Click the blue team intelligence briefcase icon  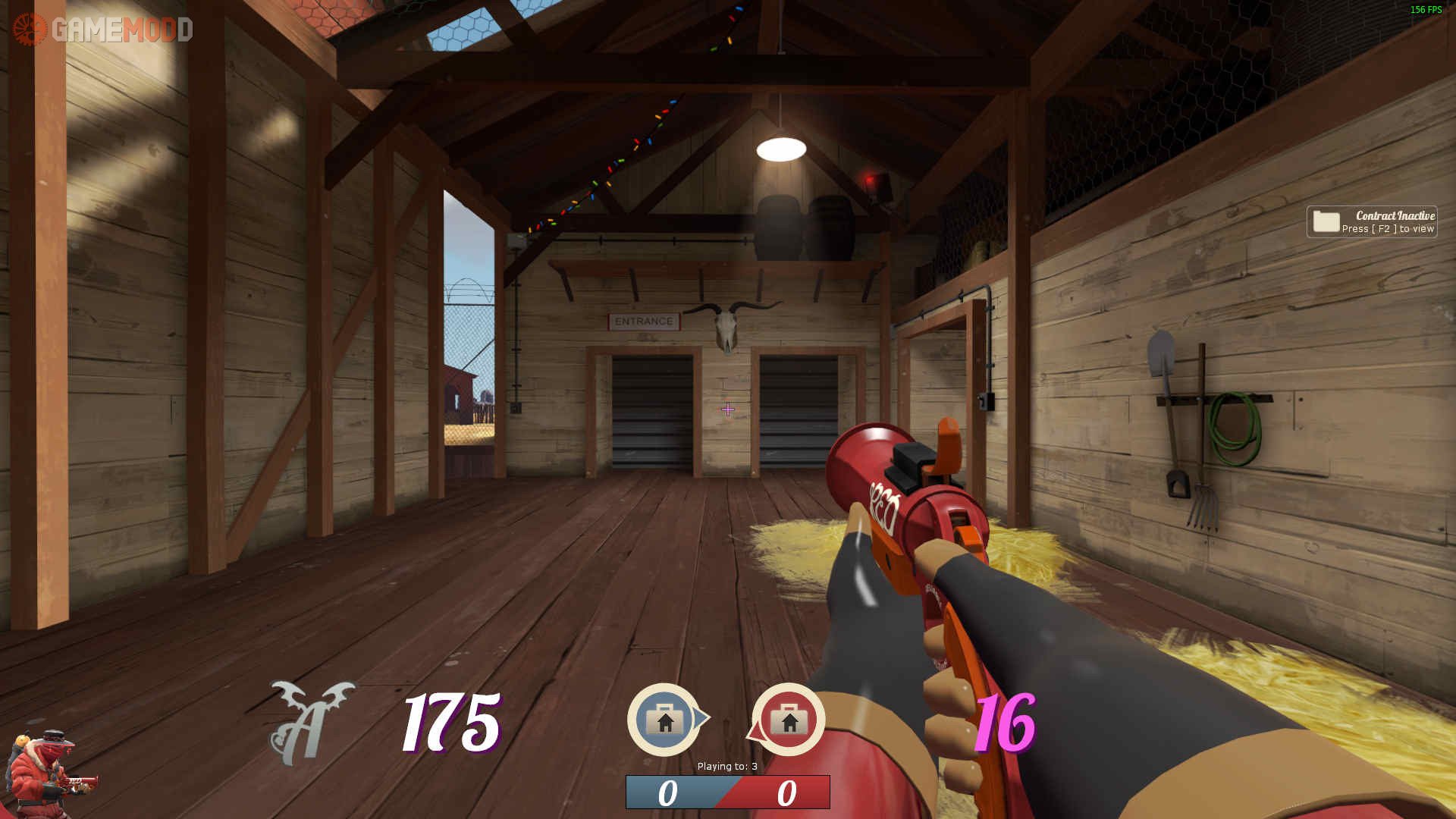click(x=664, y=720)
